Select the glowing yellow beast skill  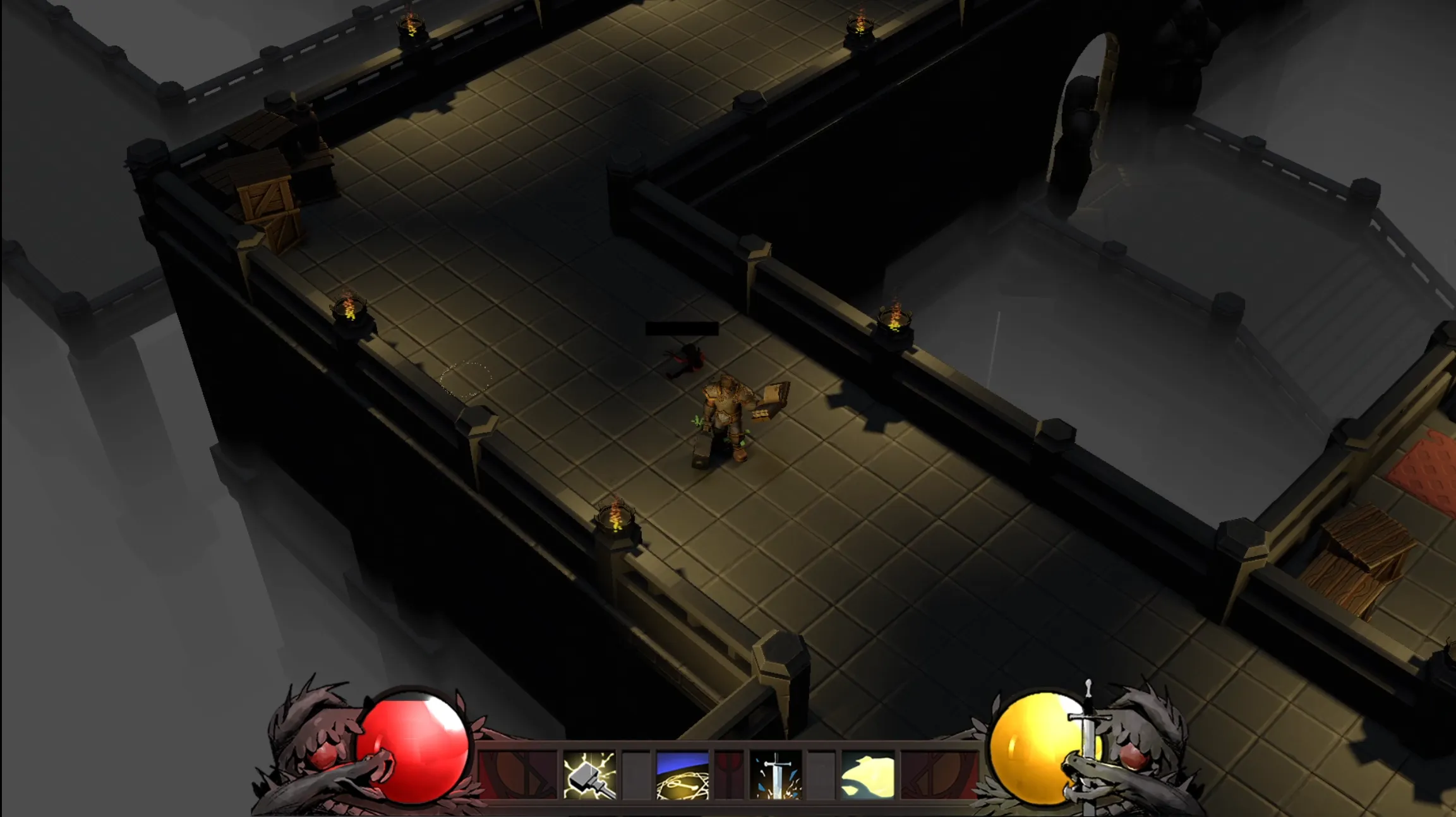pyautogui.click(x=868, y=775)
